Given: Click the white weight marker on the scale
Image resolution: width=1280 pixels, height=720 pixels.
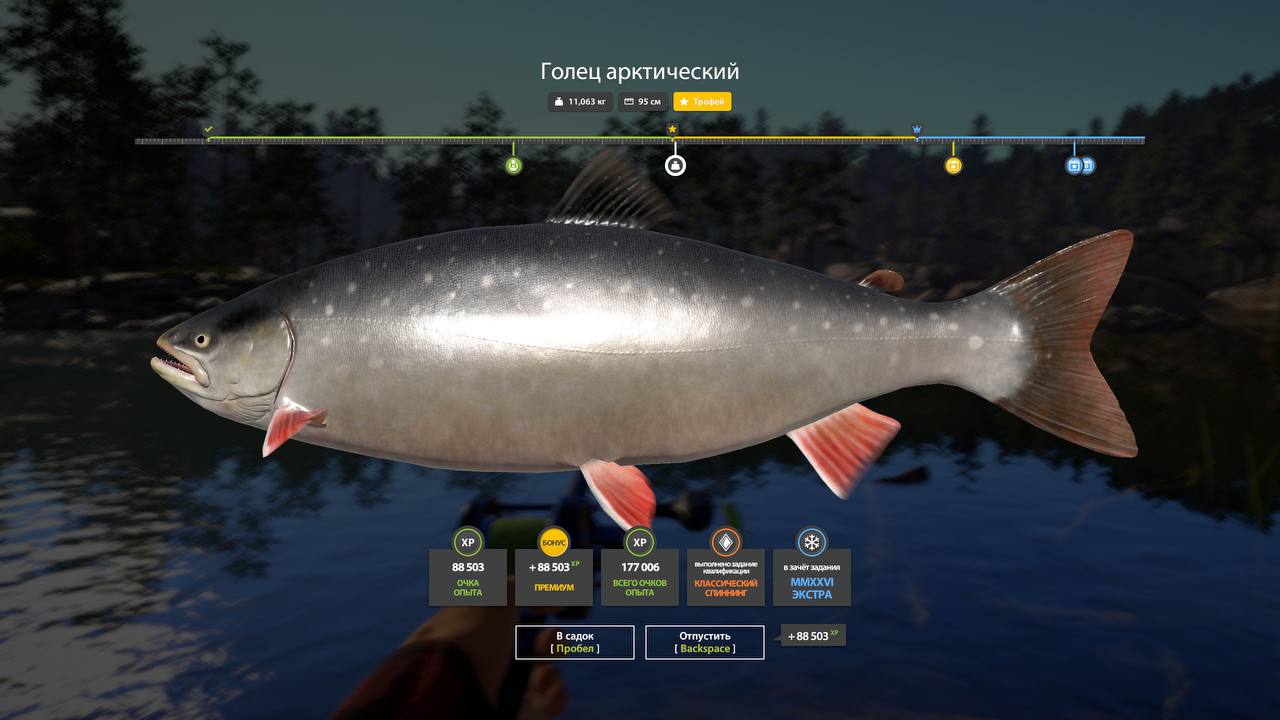Looking at the screenshot, I should pos(675,165).
